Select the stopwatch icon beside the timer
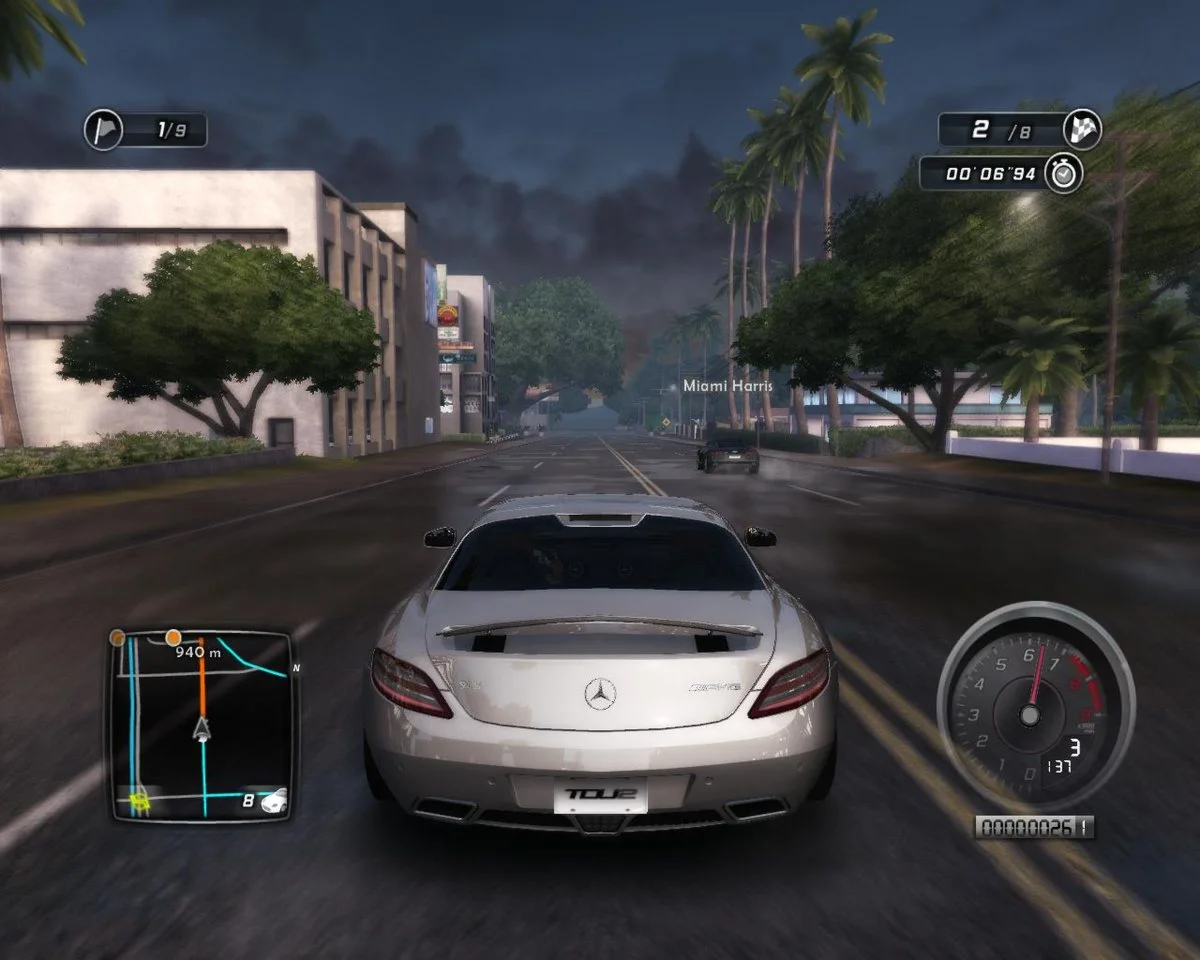Image resolution: width=1200 pixels, height=960 pixels. pyautogui.click(x=1063, y=173)
